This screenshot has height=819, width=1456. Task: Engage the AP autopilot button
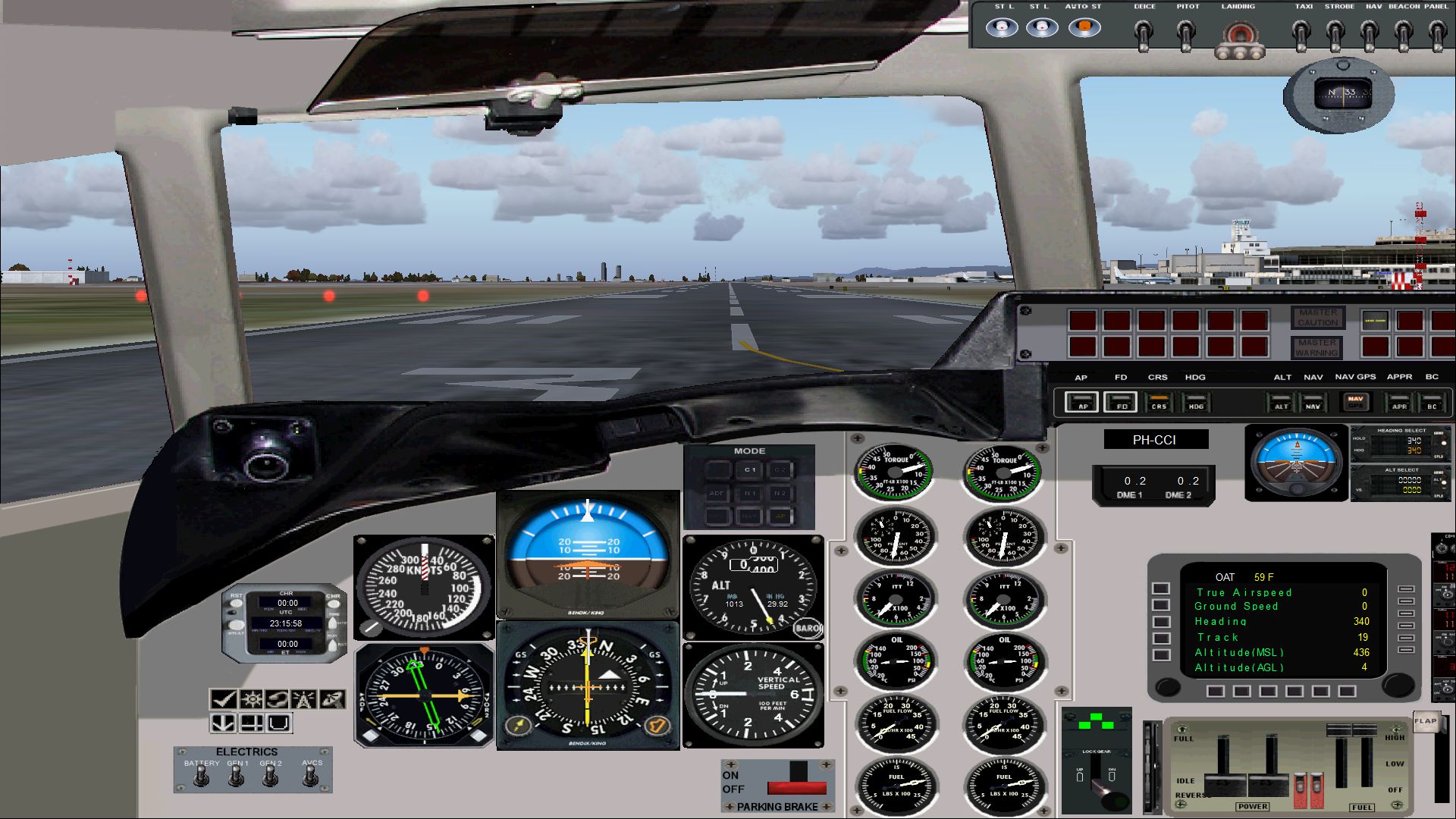1081,403
